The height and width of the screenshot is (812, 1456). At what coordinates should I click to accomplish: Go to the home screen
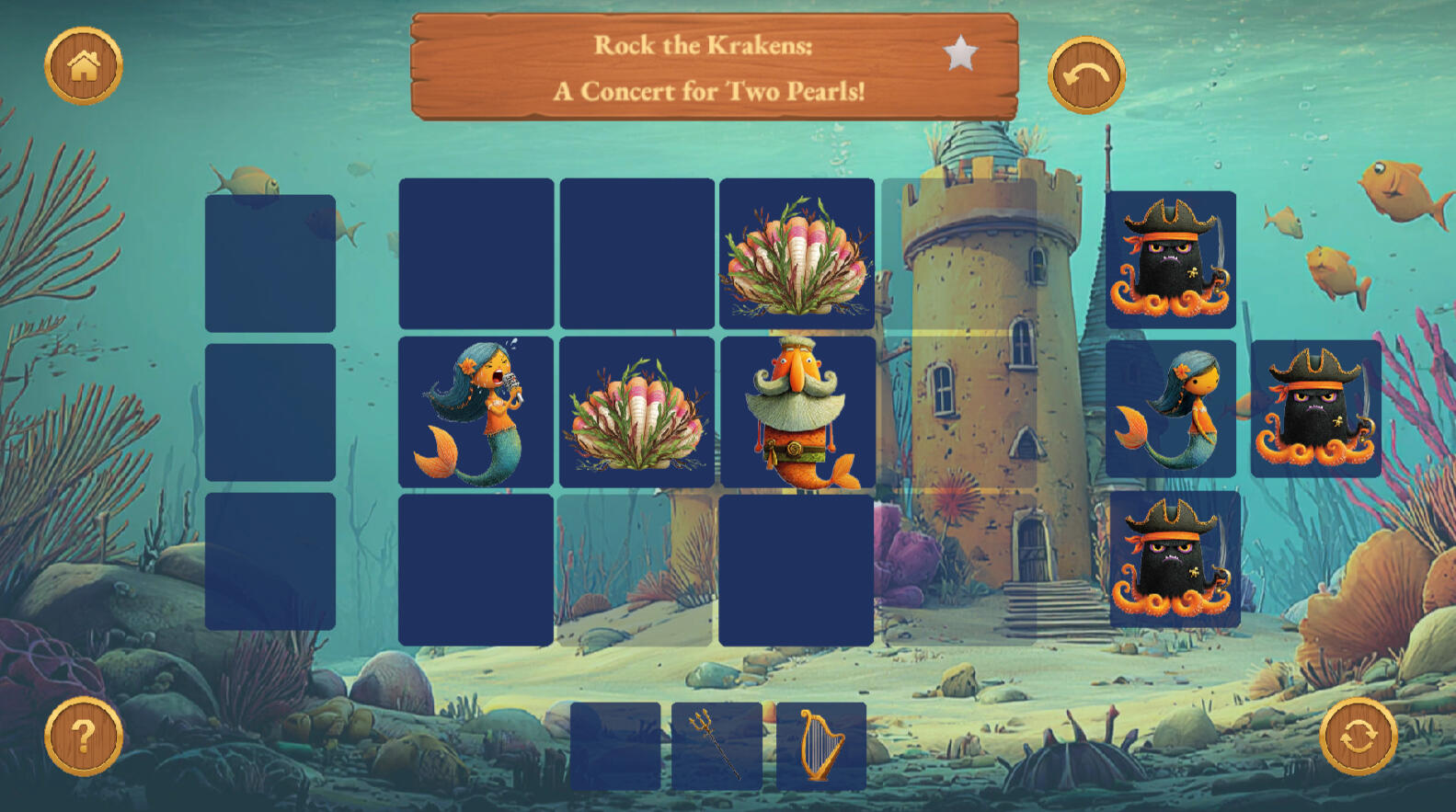(84, 66)
